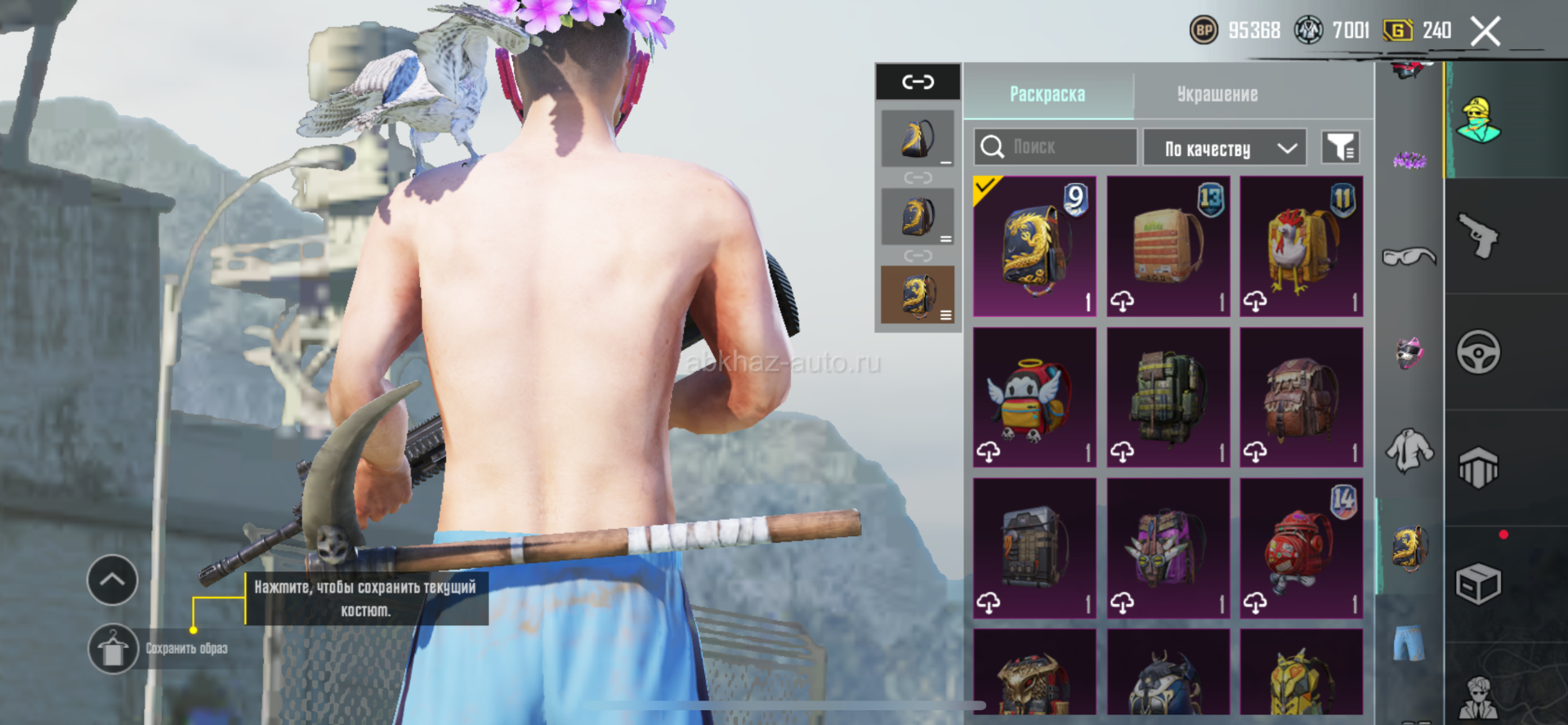Viewport: 1568px width, 725px height.
Task: Open the По качеству sort dropdown
Action: (1223, 148)
